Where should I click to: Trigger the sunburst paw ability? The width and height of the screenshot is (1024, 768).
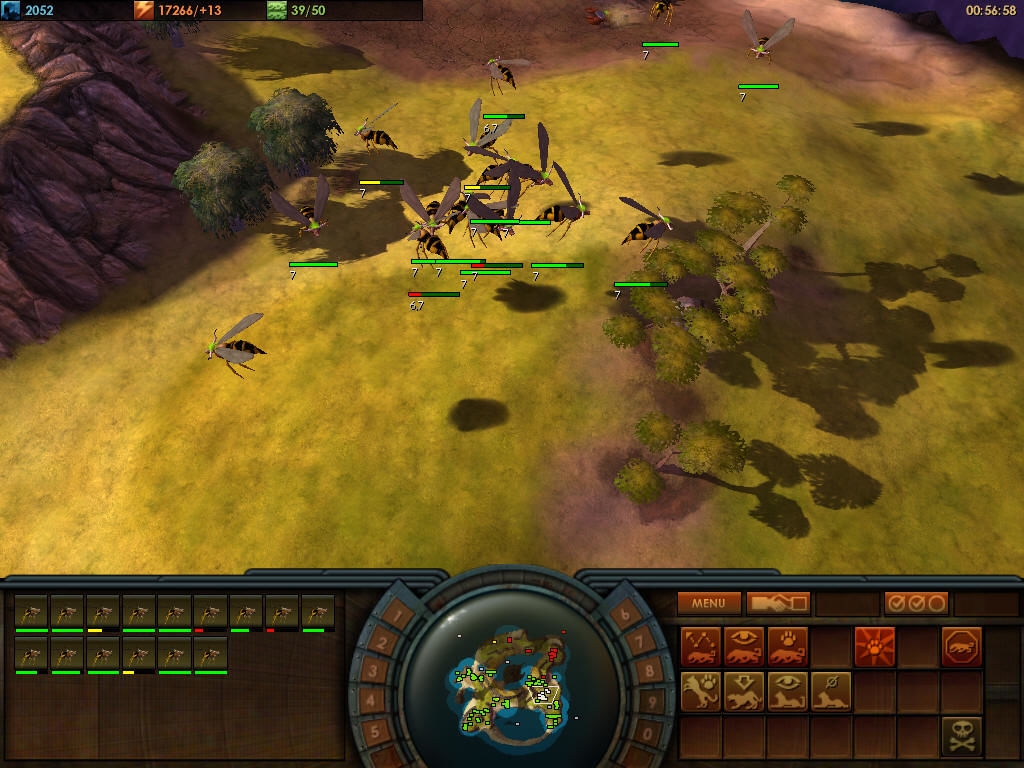point(875,647)
